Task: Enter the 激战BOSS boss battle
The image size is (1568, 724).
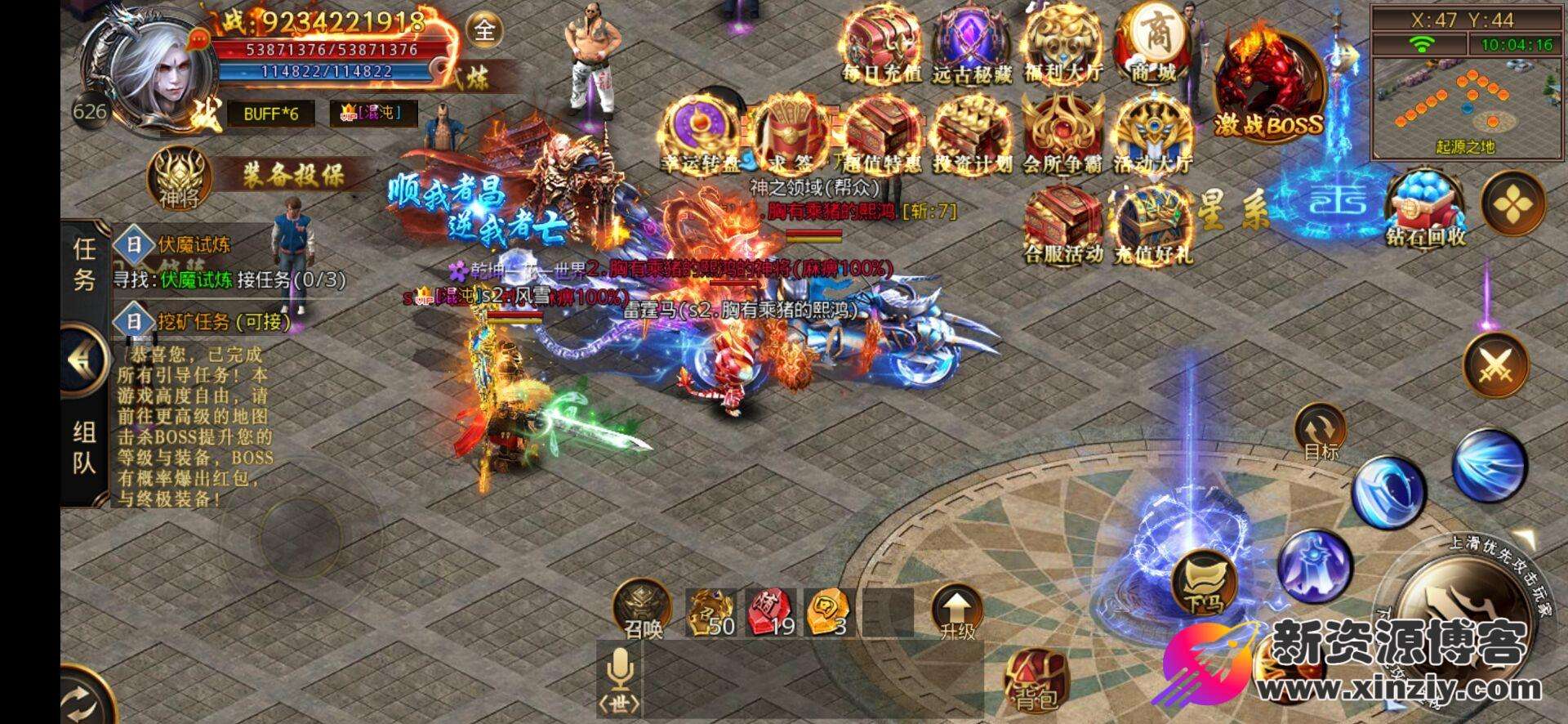Action: click(1267, 88)
